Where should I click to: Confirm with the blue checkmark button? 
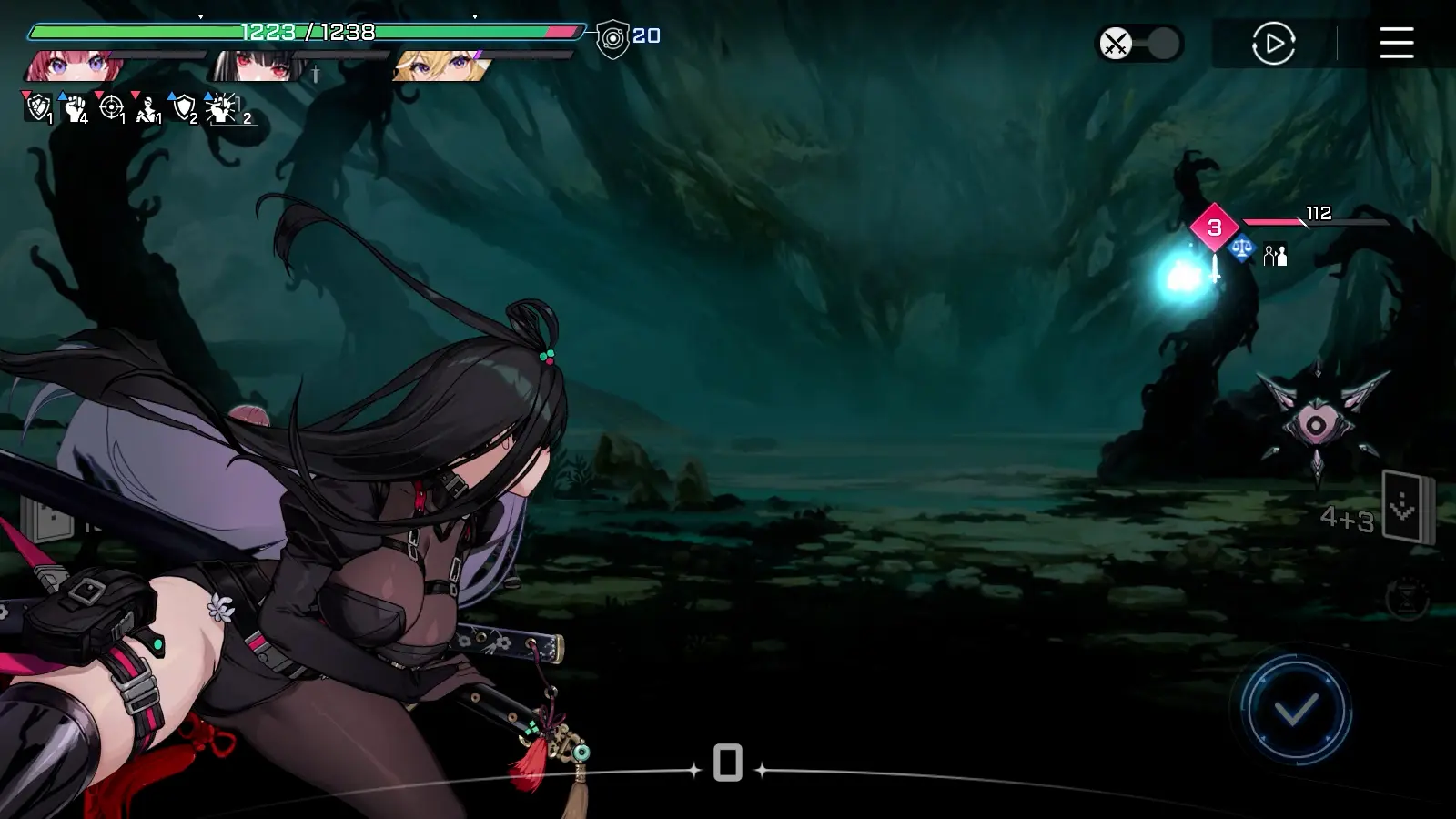pos(1296,710)
